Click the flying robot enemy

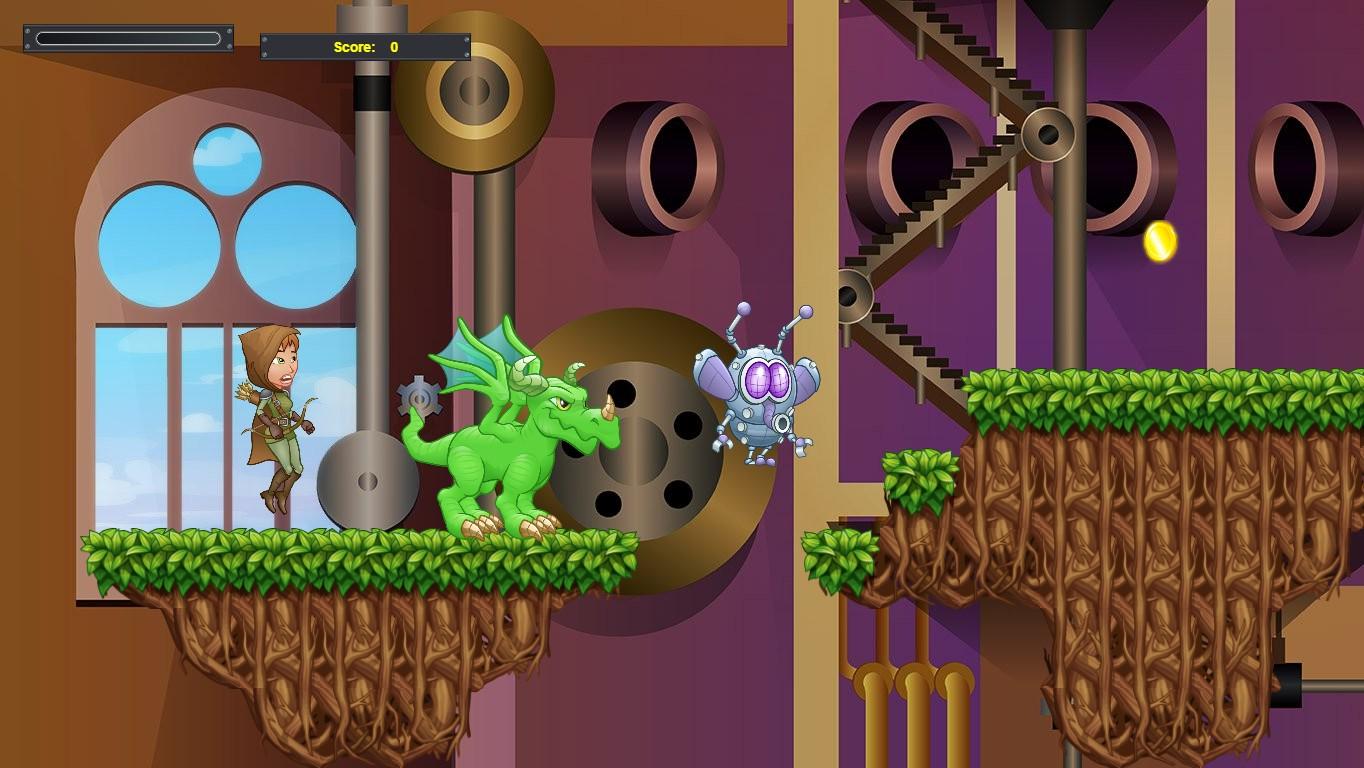[x=760, y=390]
